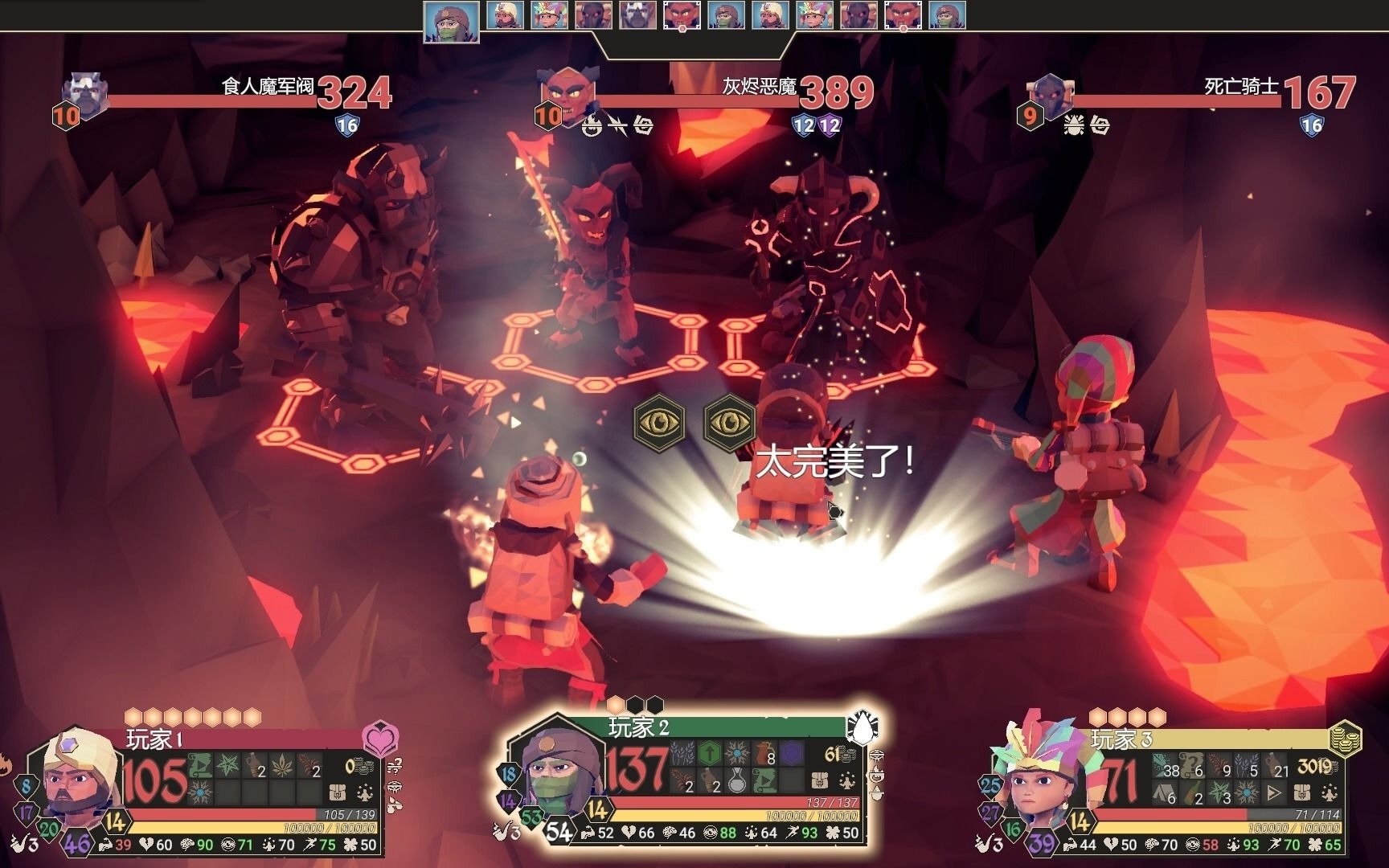
Task: Use Player 3's tent item
Action: pos(1164,792)
